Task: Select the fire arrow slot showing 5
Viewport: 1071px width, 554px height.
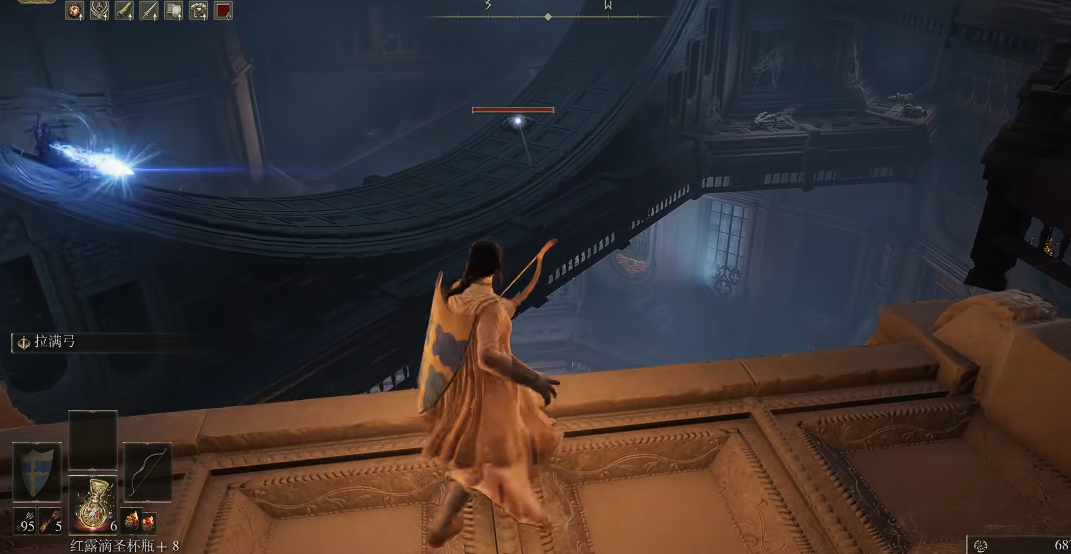Action: click(51, 522)
